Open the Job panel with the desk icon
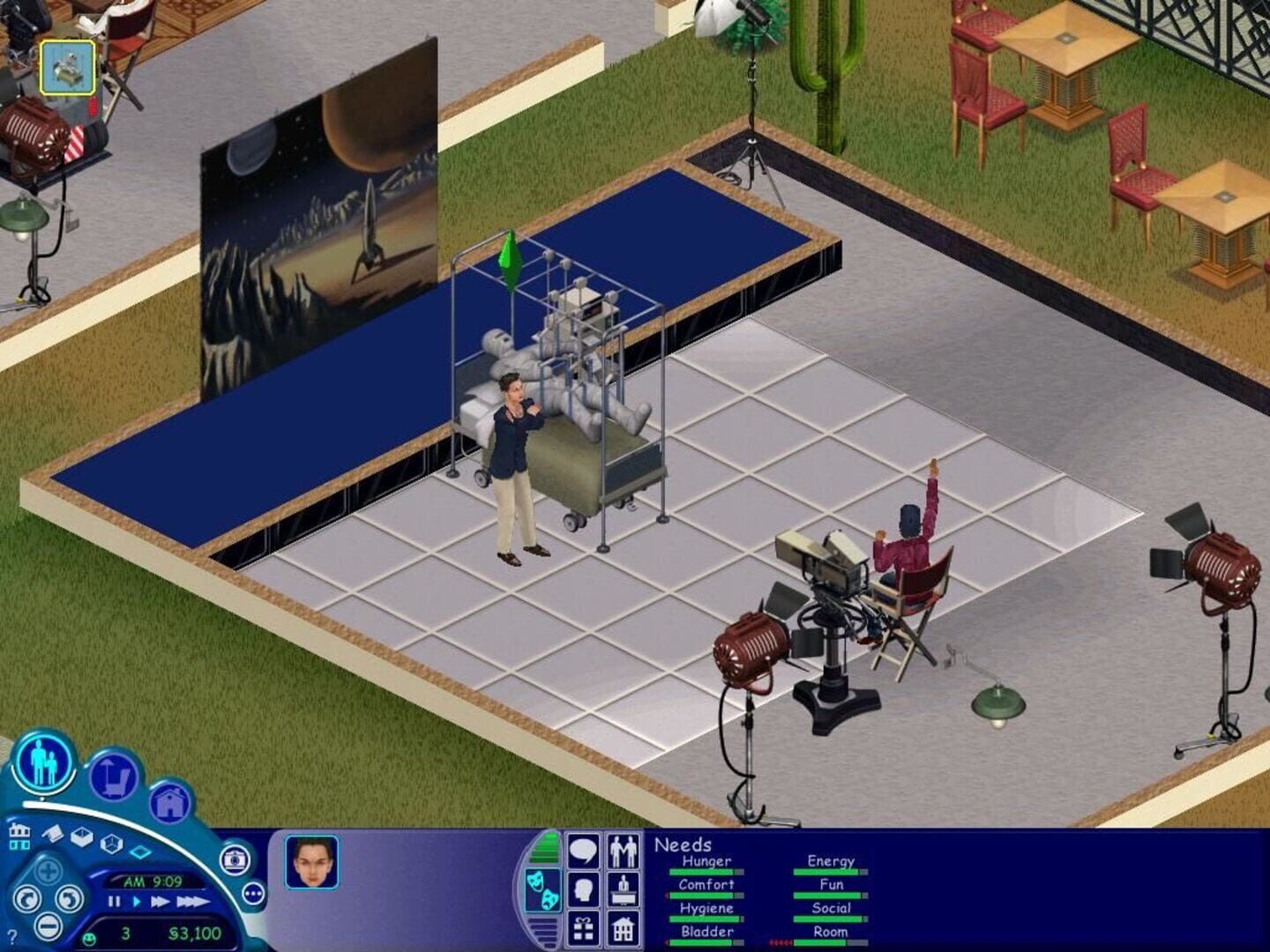Screen dimensions: 1270x952 623,889
